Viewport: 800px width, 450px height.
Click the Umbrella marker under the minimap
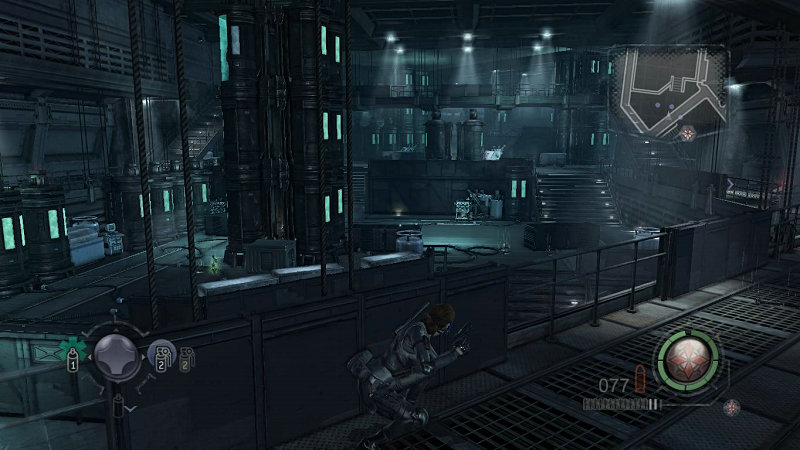click(688, 133)
